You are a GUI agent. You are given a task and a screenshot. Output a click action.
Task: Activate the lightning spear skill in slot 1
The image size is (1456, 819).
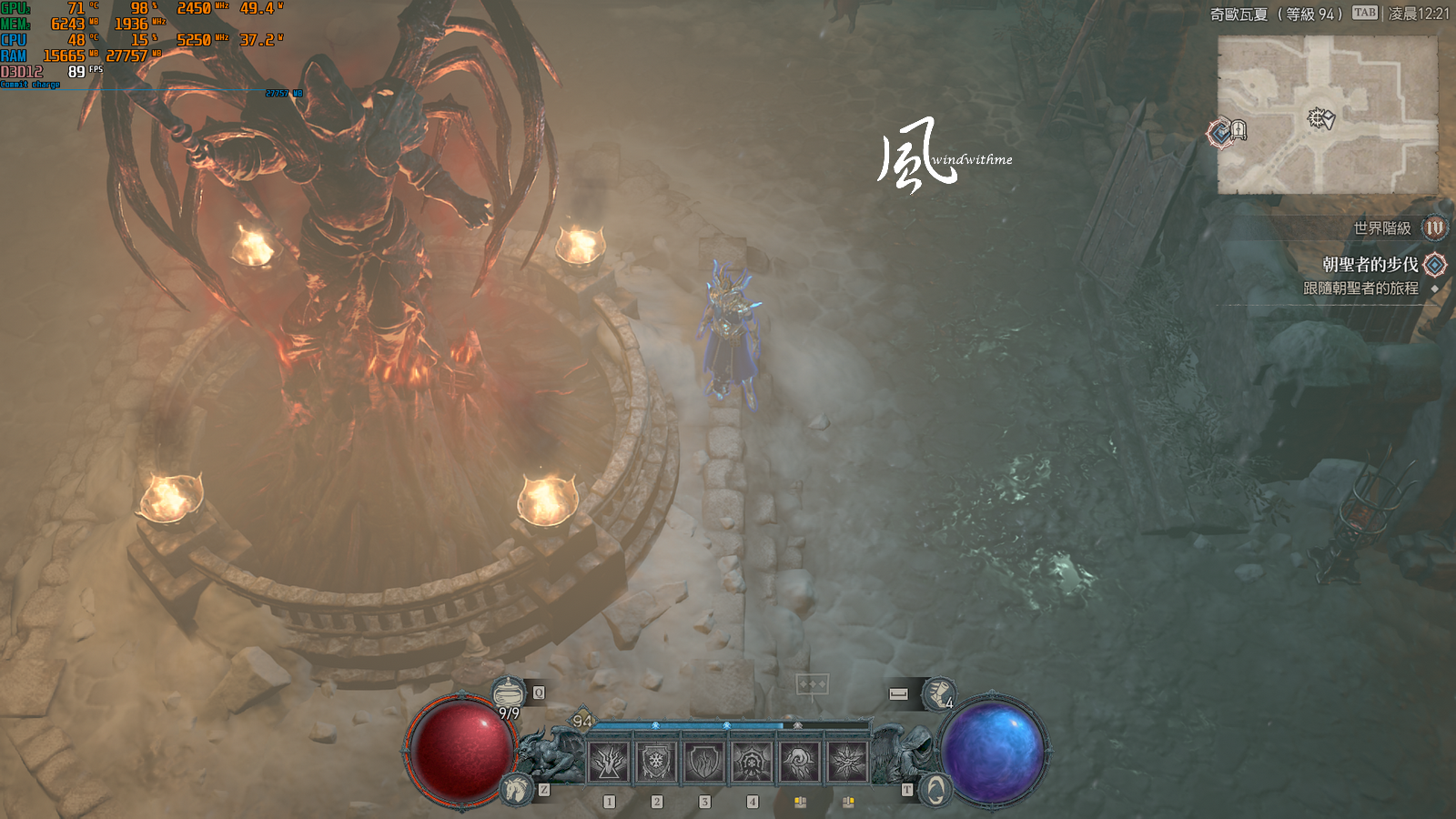coord(609,762)
